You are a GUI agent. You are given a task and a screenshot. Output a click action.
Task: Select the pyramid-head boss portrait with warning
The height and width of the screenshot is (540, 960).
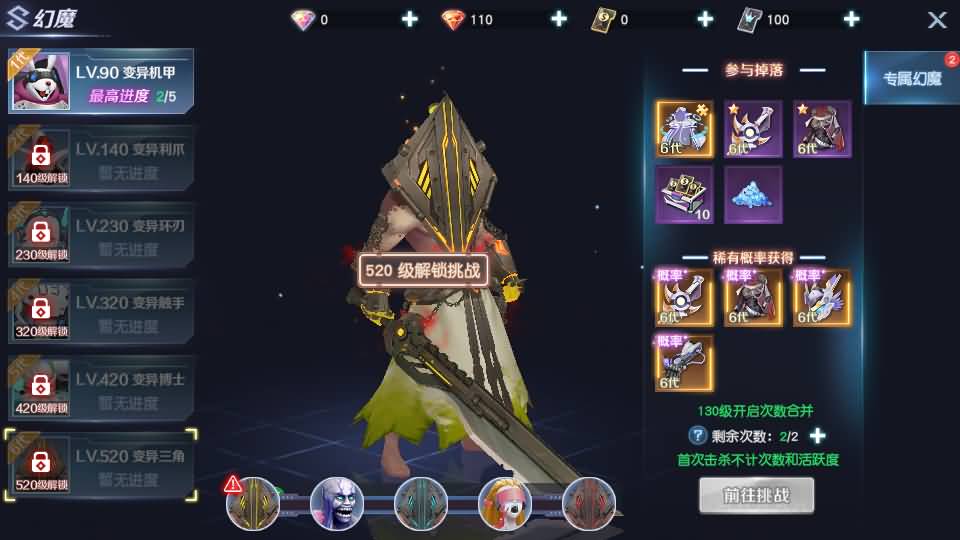click(252, 503)
